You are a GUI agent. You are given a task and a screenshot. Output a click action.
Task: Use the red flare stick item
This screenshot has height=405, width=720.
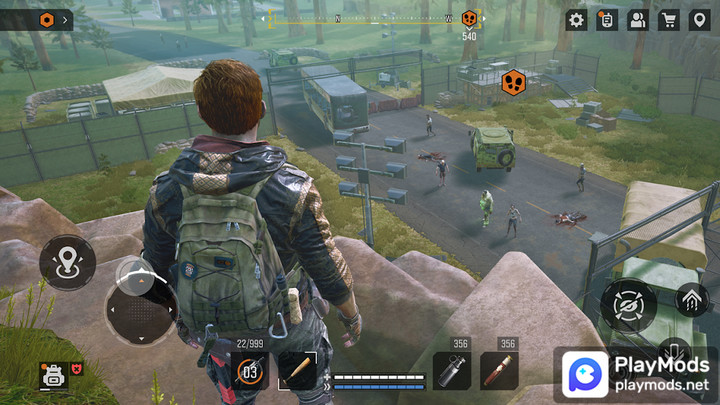499,371
